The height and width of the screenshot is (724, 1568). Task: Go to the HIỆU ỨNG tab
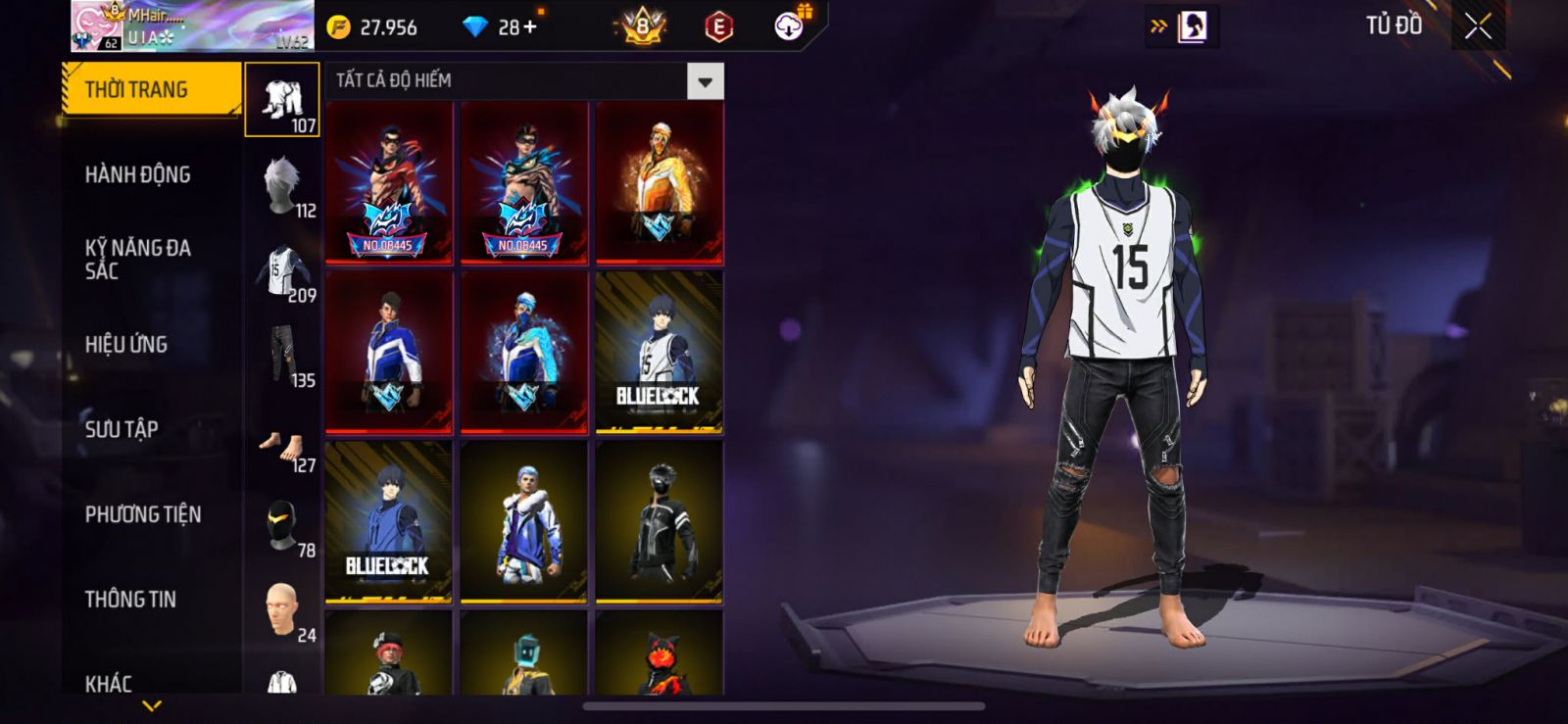point(125,345)
